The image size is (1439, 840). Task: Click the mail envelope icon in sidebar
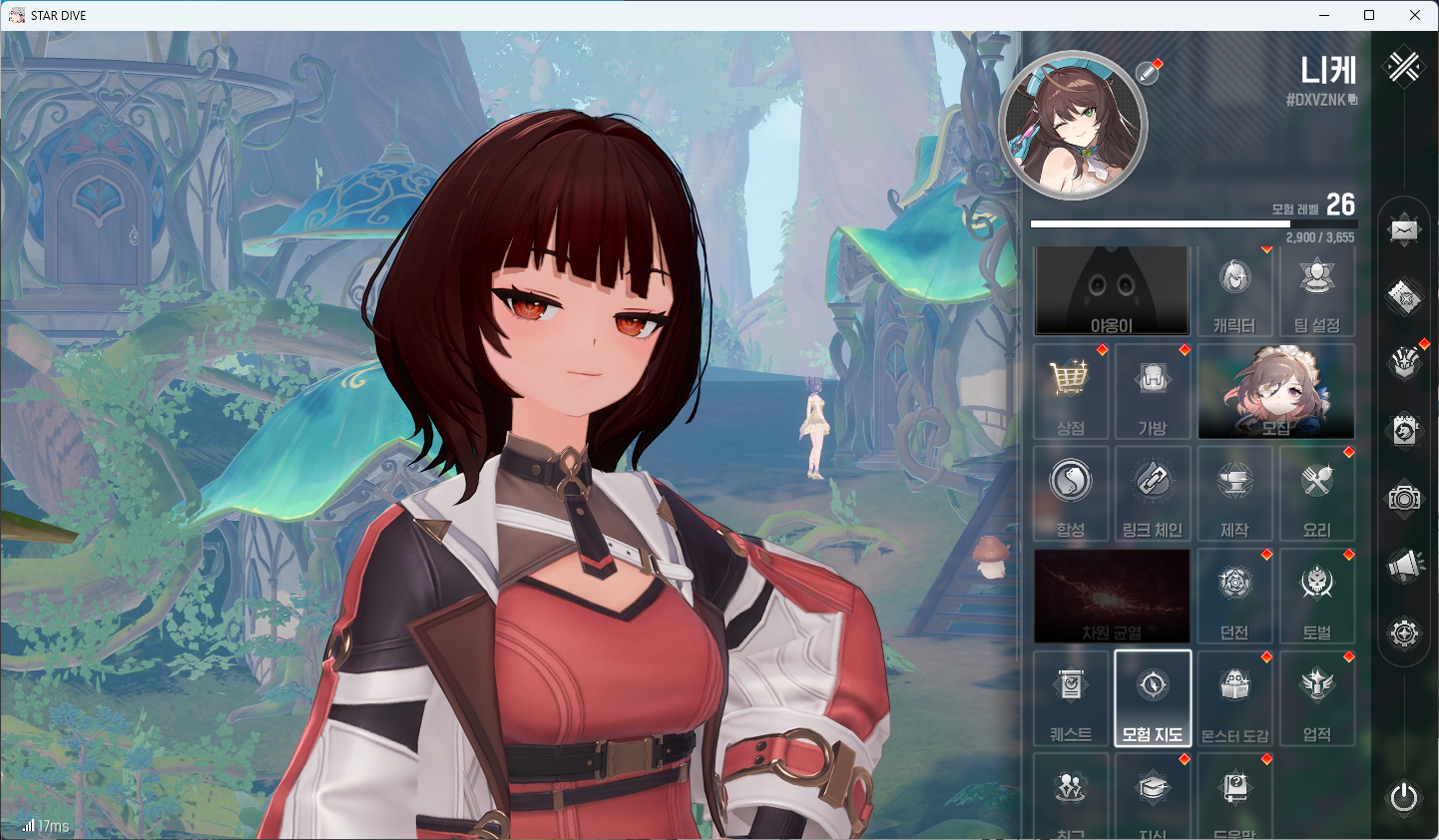click(1404, 230)
